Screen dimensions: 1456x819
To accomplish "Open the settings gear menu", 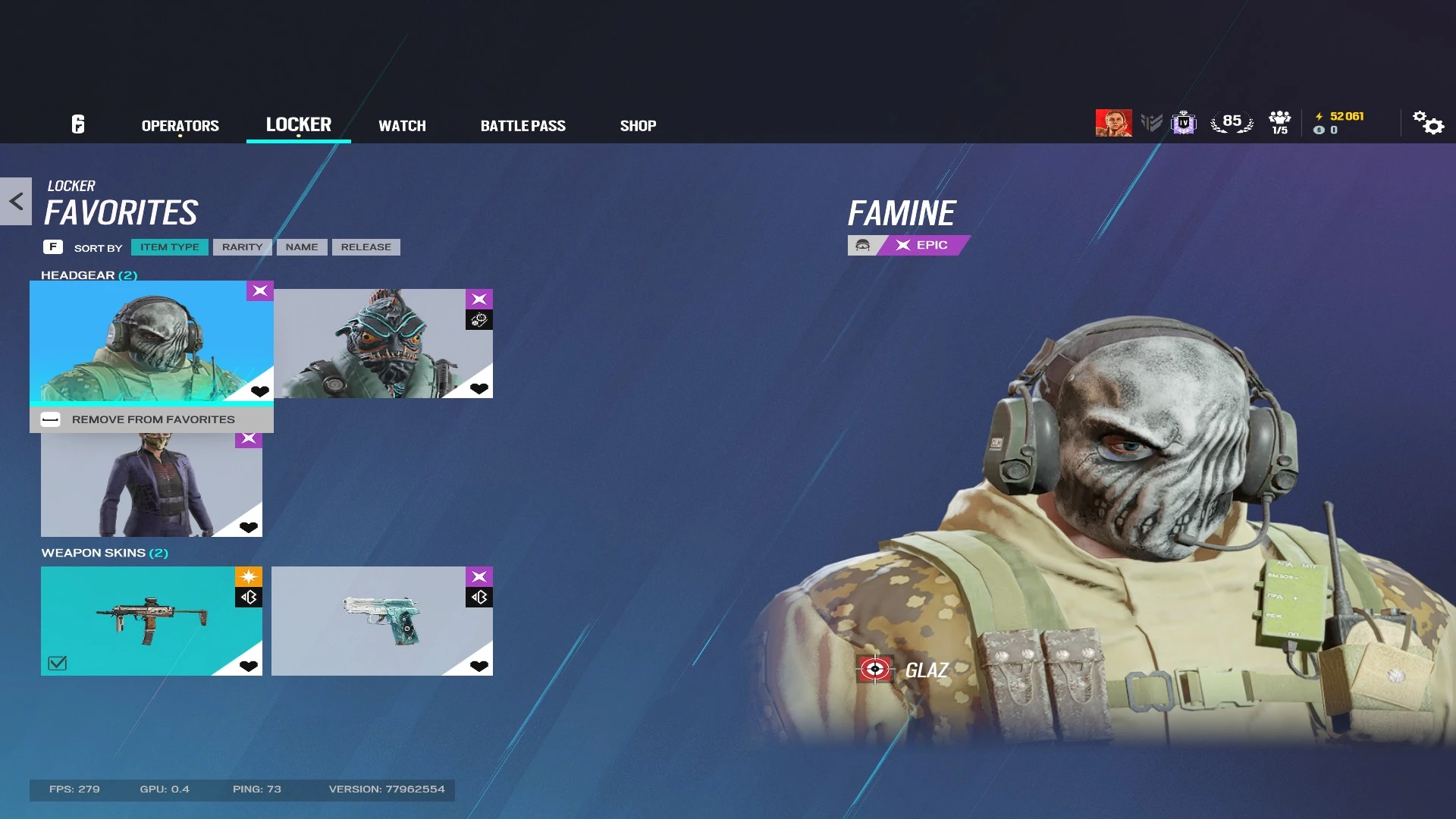I will (x=1429, y=123).
